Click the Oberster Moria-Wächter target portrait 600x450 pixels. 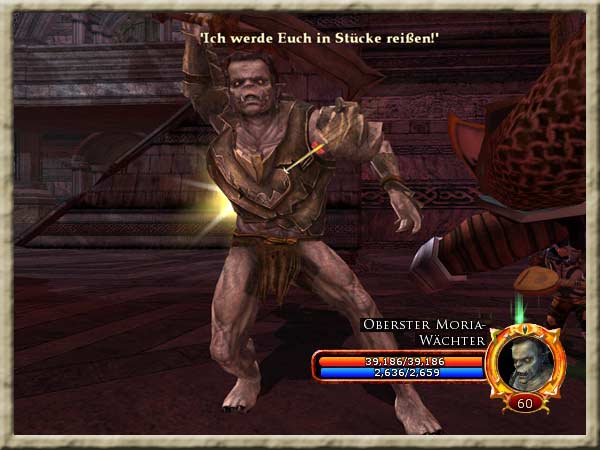click(x=526, y=360)
